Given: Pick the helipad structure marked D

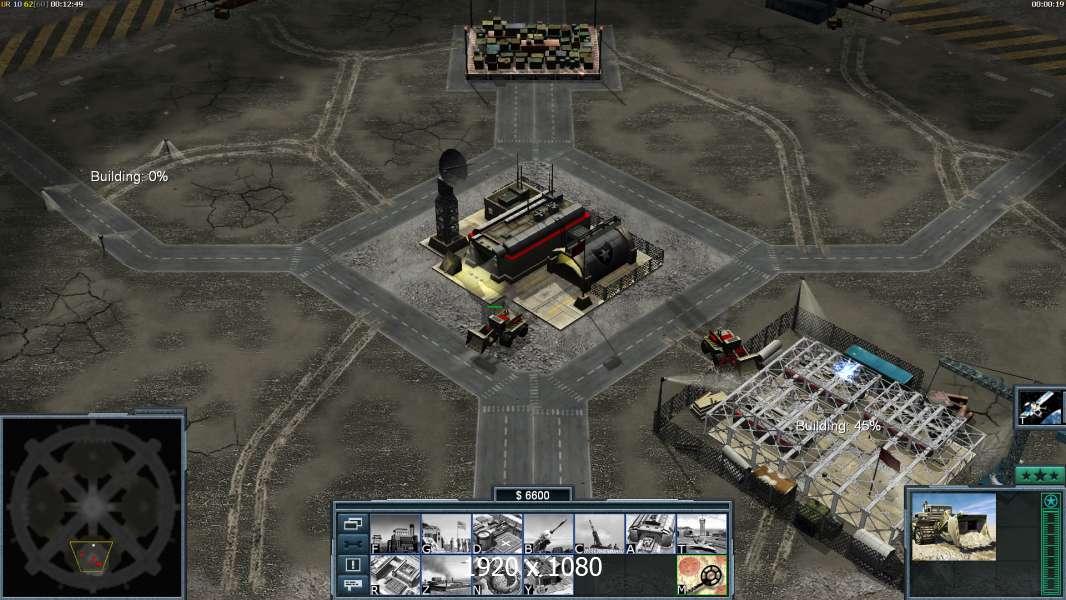Looking at the screenshot, I should (497, 534).
